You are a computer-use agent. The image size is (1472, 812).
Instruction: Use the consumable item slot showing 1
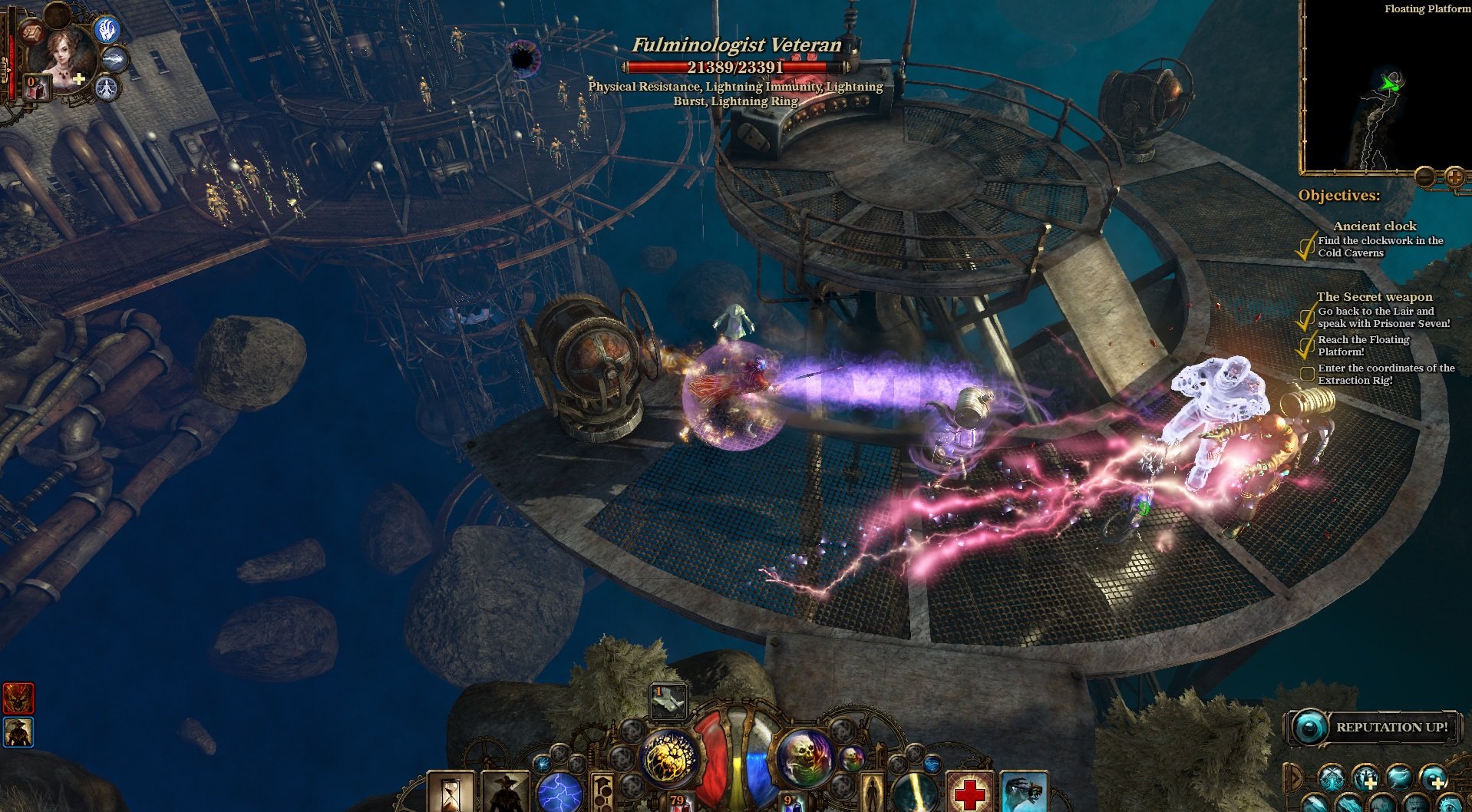pyautogui.click(x=668, y=699)
